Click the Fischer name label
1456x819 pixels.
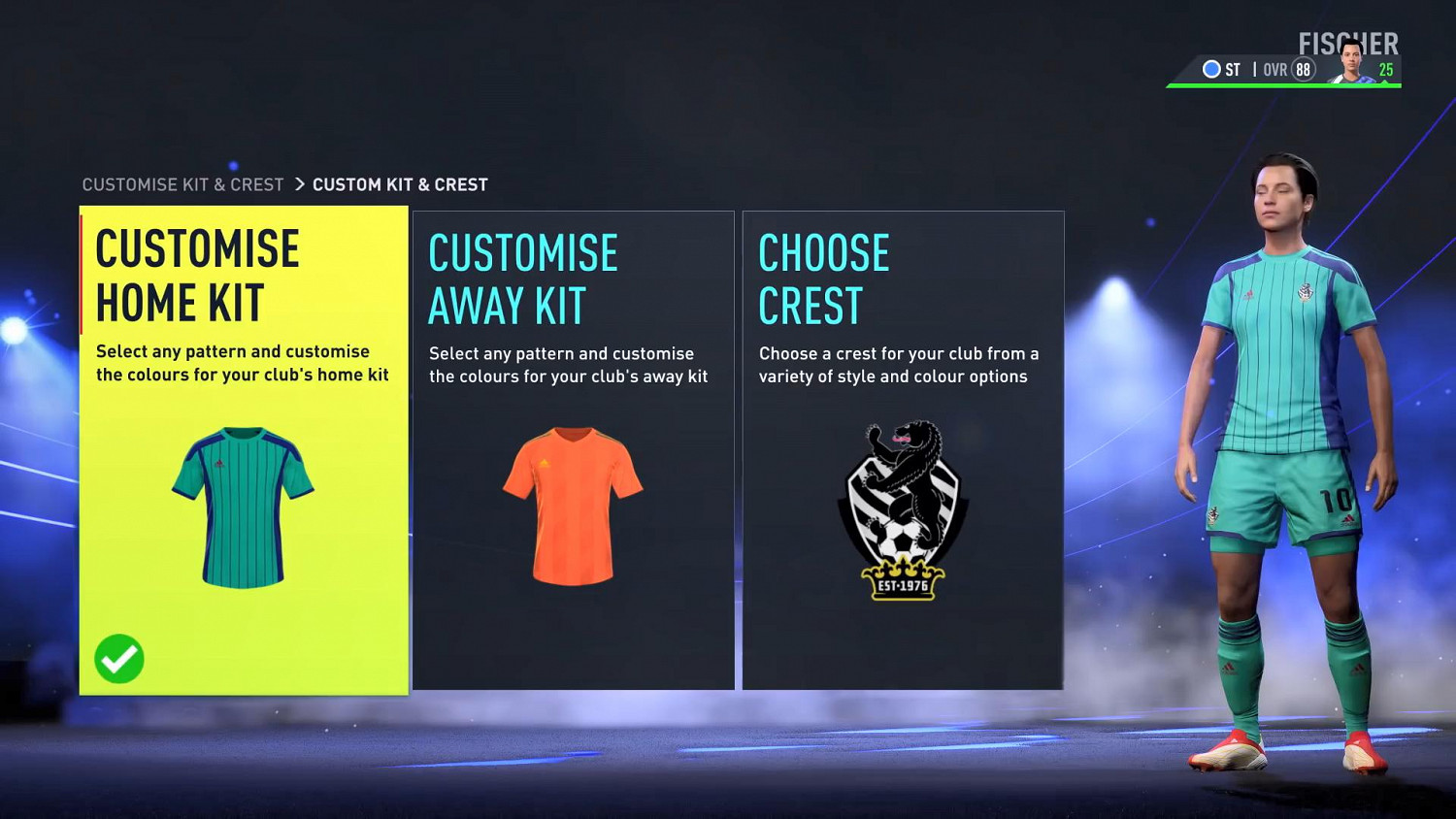point(1348,43)
